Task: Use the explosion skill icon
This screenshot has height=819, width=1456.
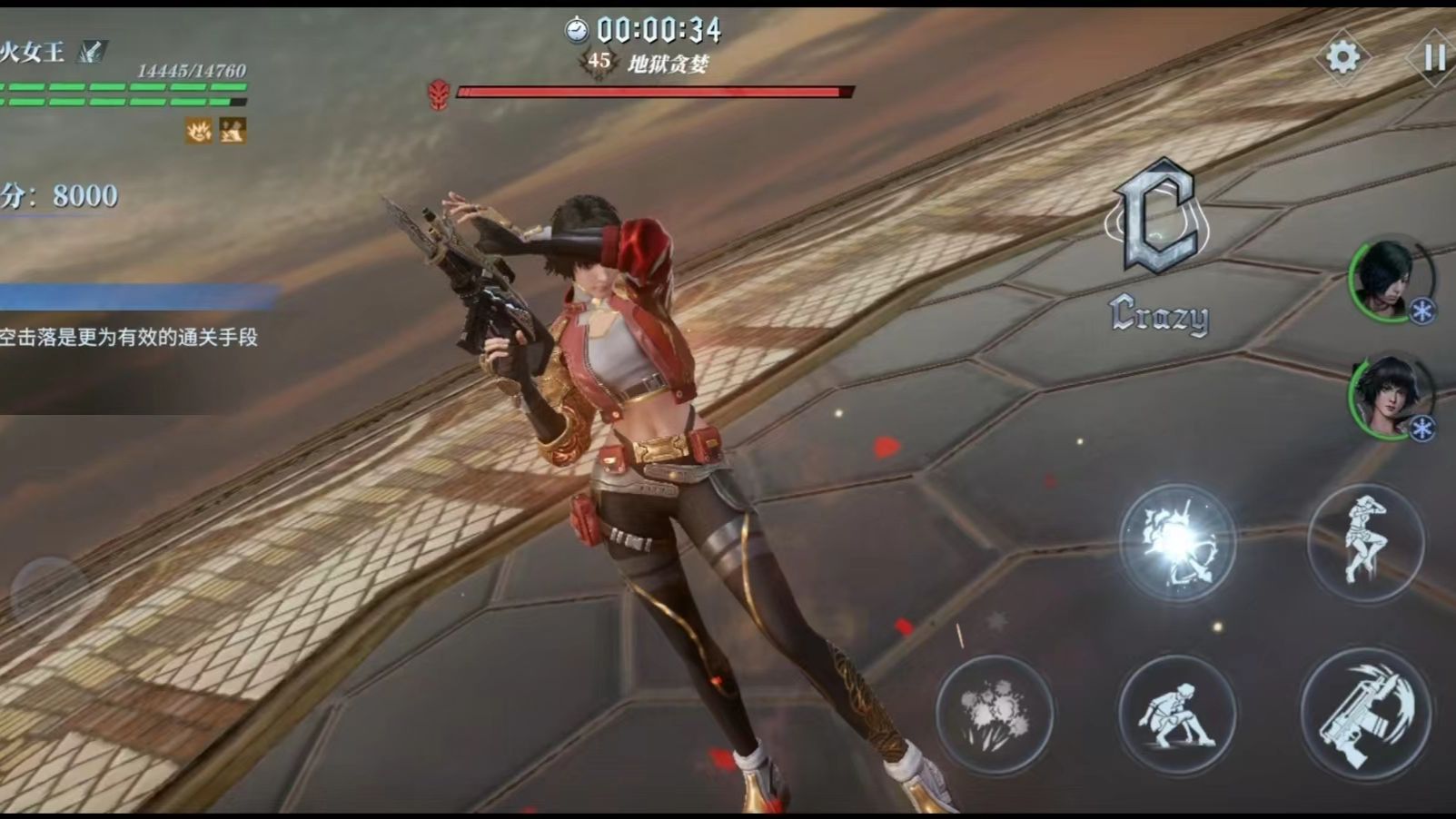Action: (995, 713)
